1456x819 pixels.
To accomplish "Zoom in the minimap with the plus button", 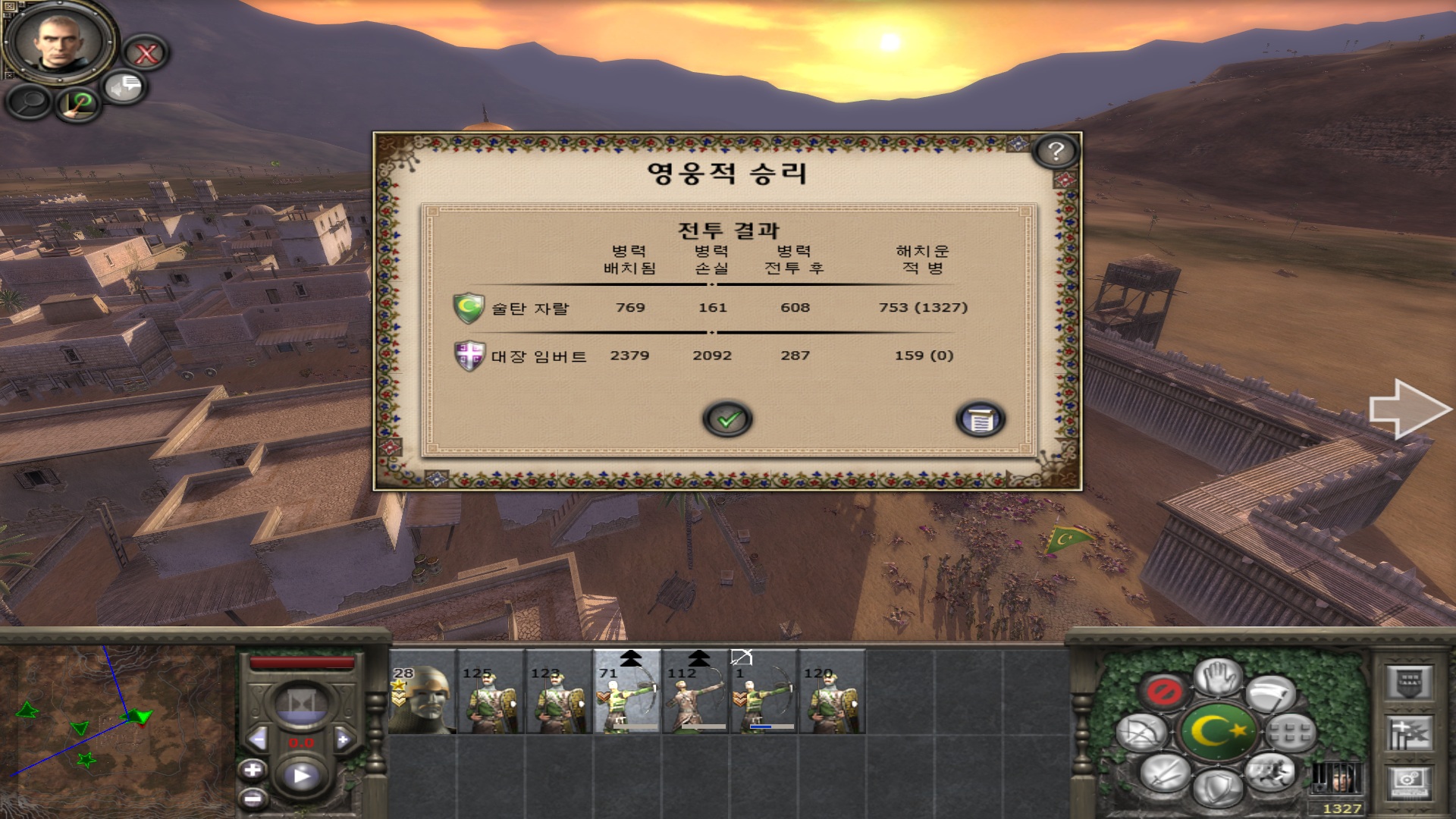I will point(253,770).
